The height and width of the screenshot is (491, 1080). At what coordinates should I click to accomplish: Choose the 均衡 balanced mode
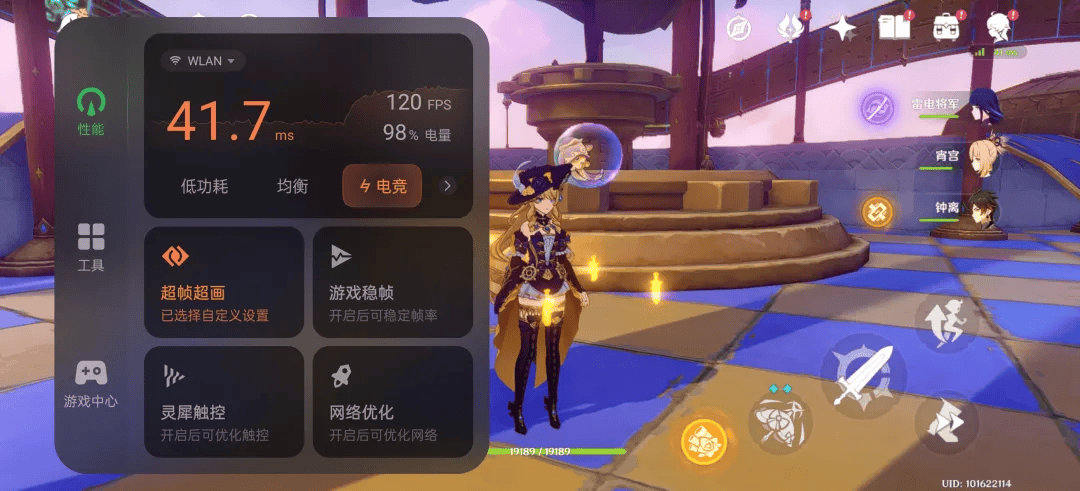point(292,186)
